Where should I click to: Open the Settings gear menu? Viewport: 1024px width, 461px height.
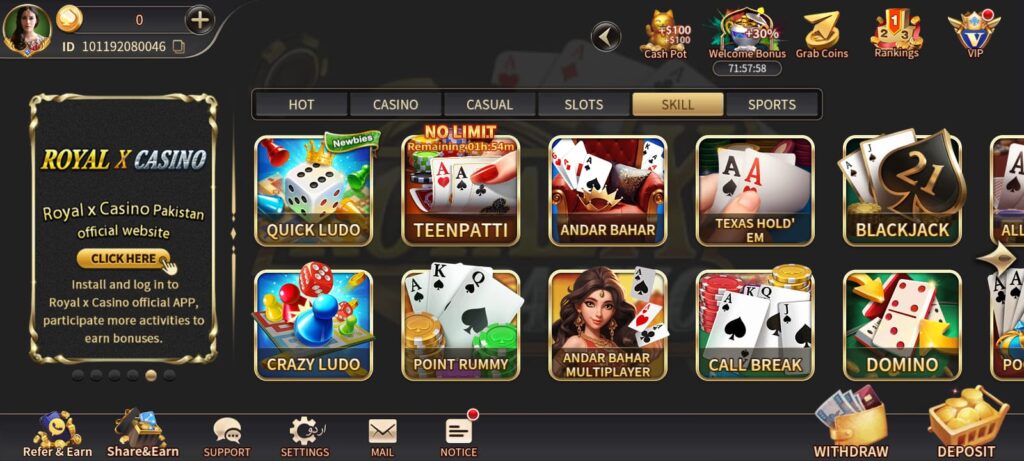click(304, 436)
